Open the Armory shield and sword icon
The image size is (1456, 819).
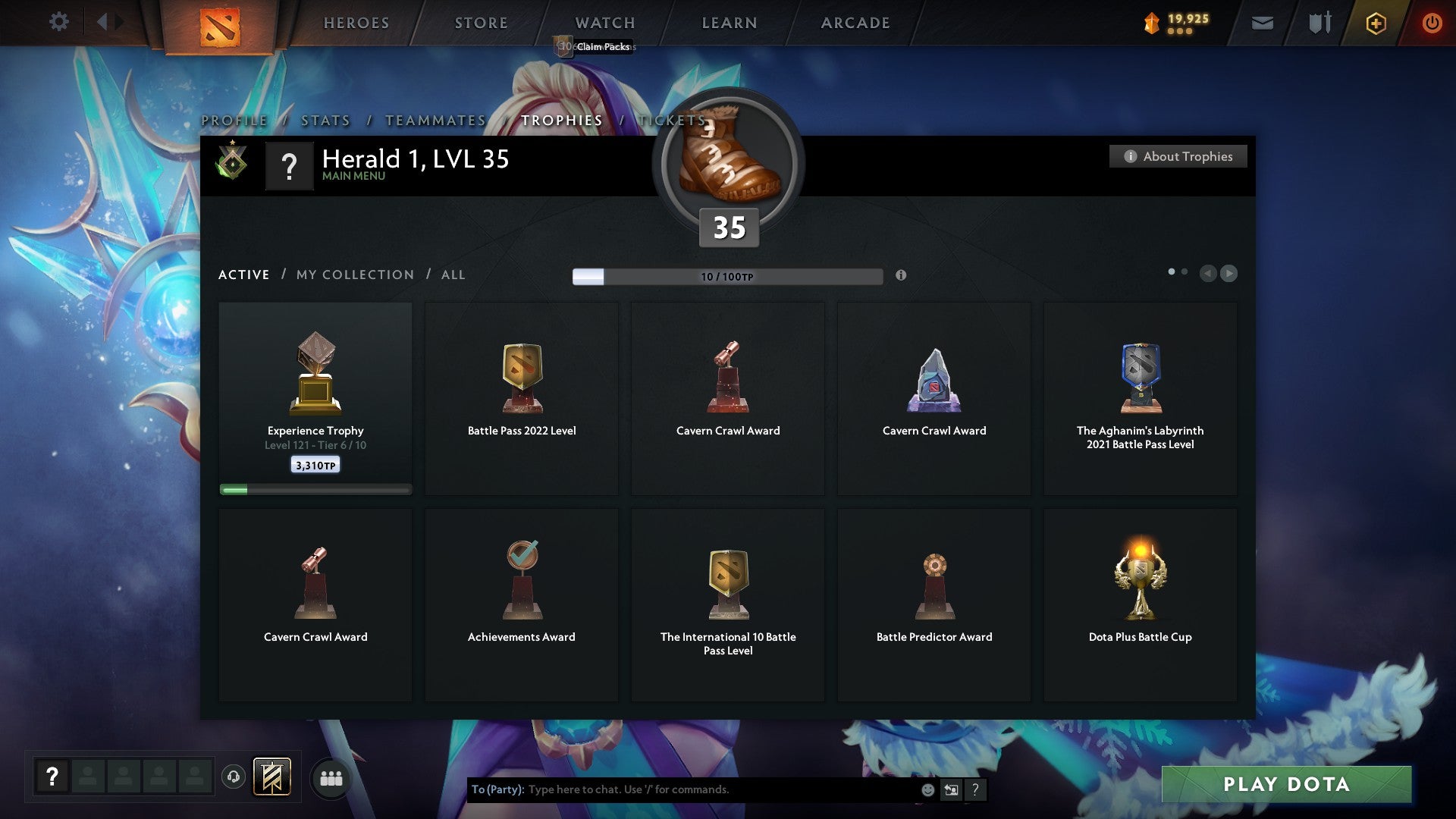click(1318, 23)
